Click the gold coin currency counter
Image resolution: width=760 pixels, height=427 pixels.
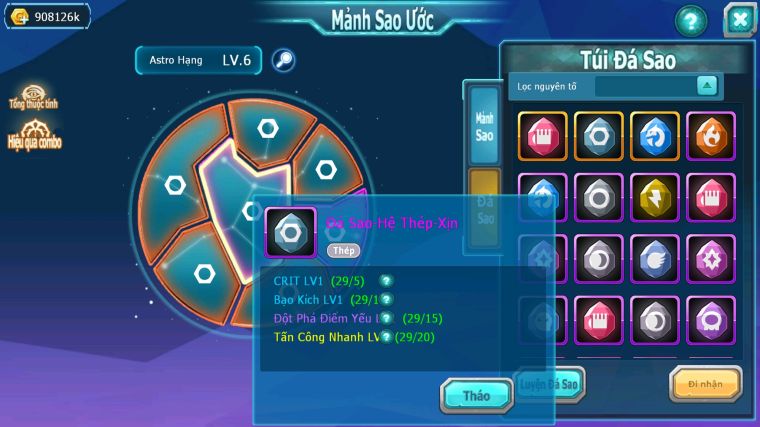(46, 16)
